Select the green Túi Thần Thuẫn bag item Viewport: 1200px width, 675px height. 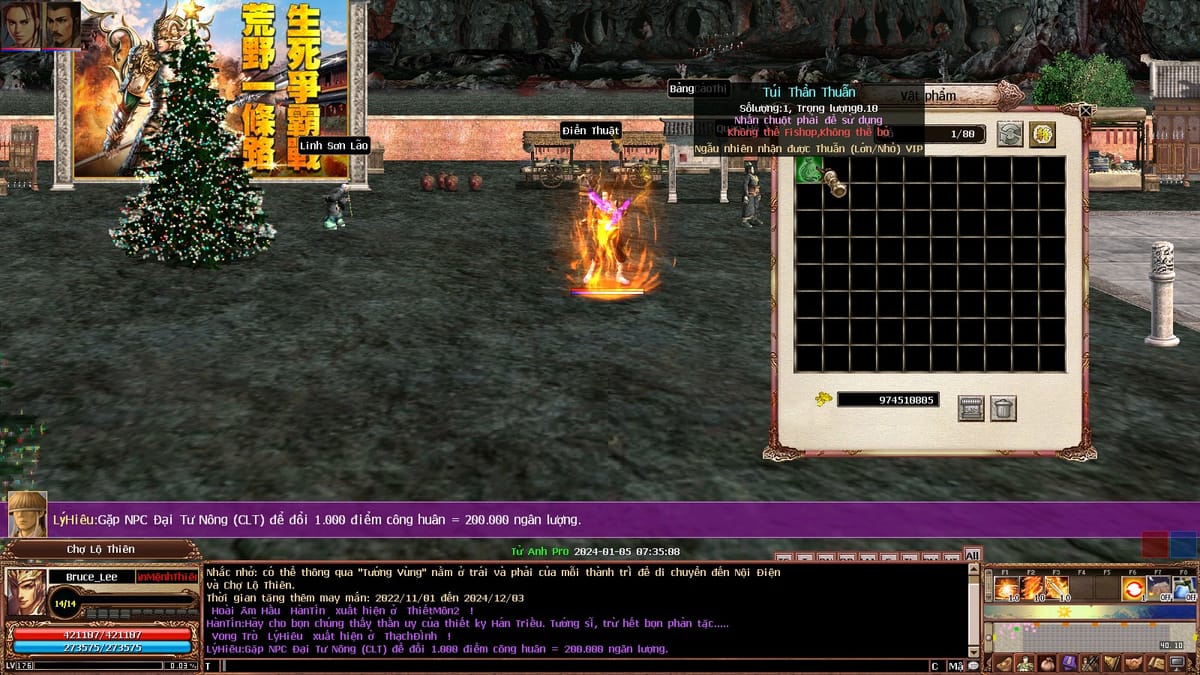pyautogui.click(x=808, y=170)
